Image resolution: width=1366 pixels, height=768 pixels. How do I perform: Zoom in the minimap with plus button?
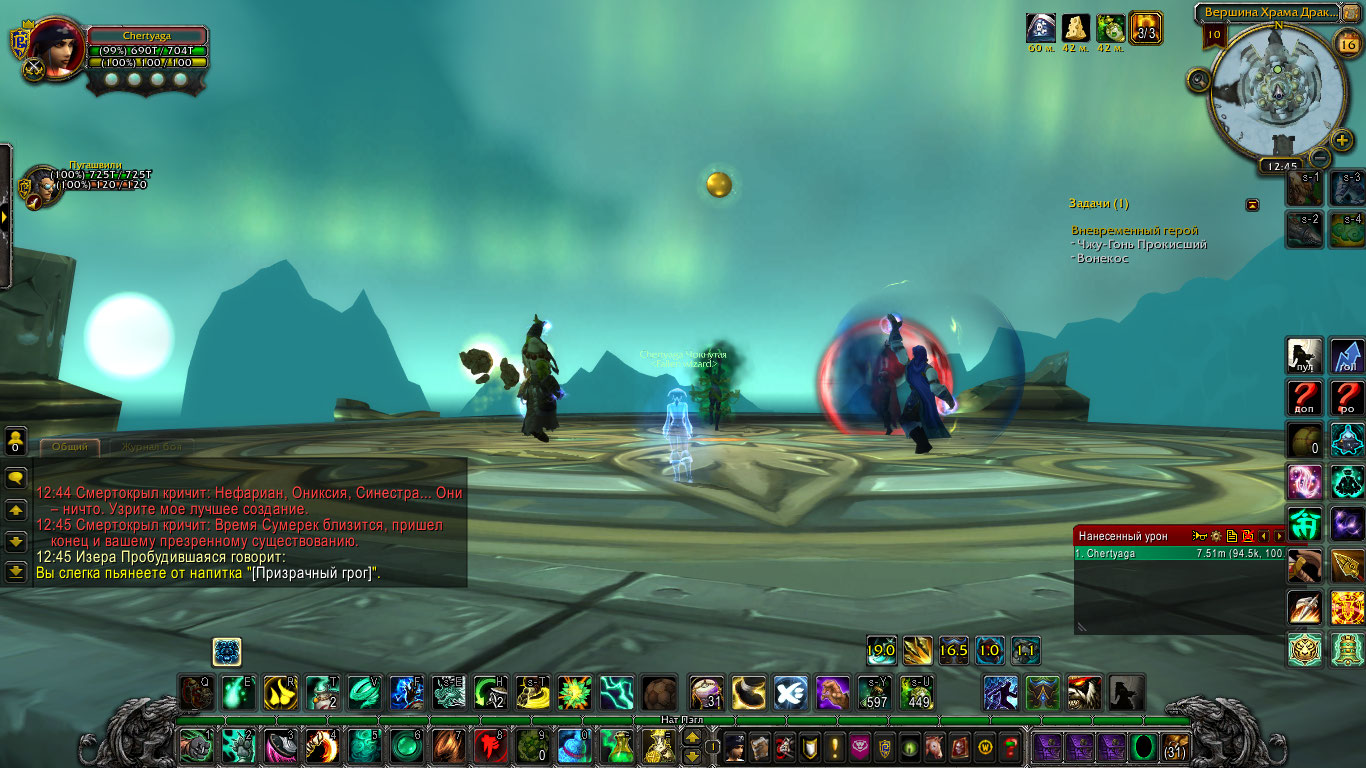point(1342,140)
